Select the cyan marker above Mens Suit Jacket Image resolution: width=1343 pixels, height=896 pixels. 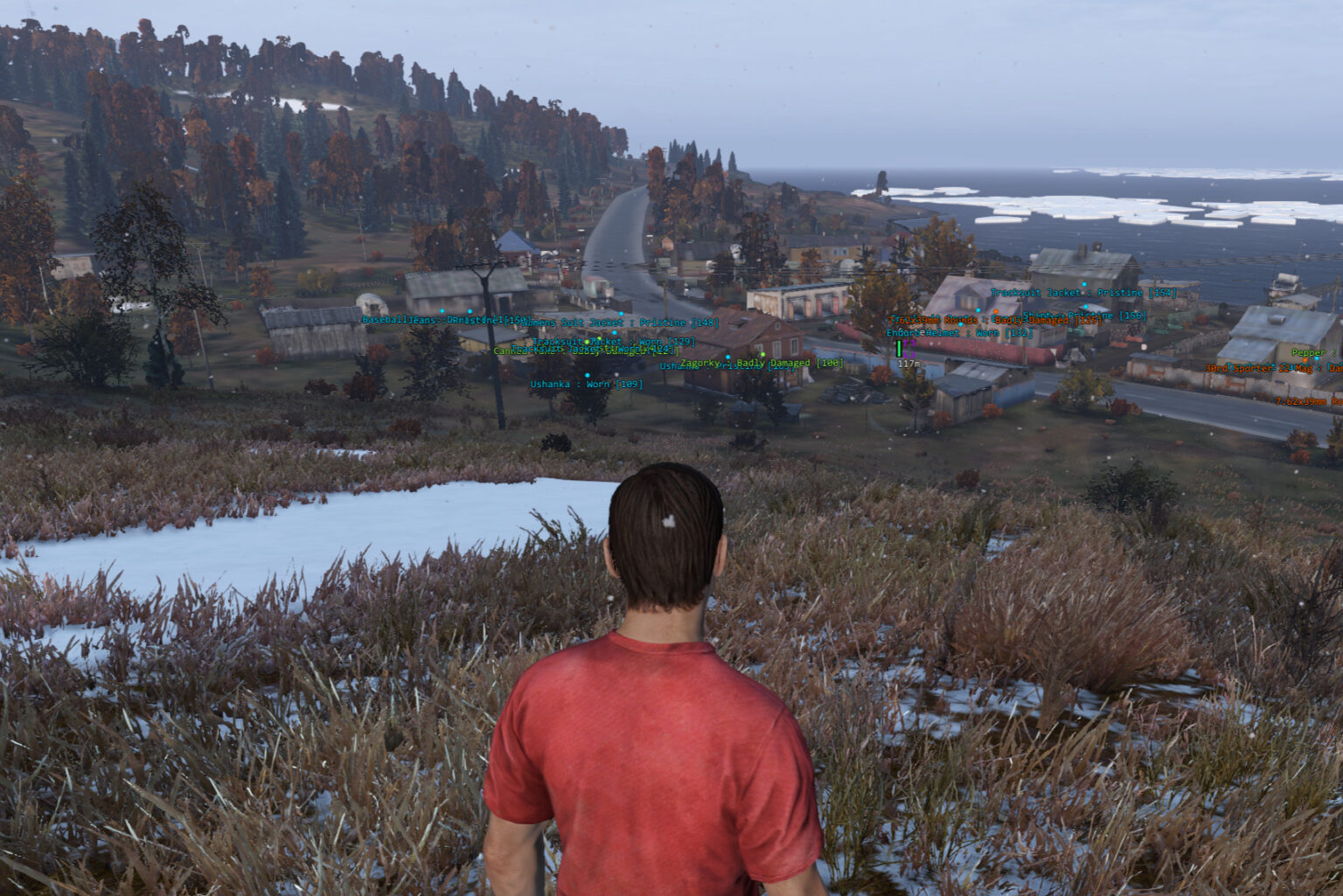(x=622, y=313)
